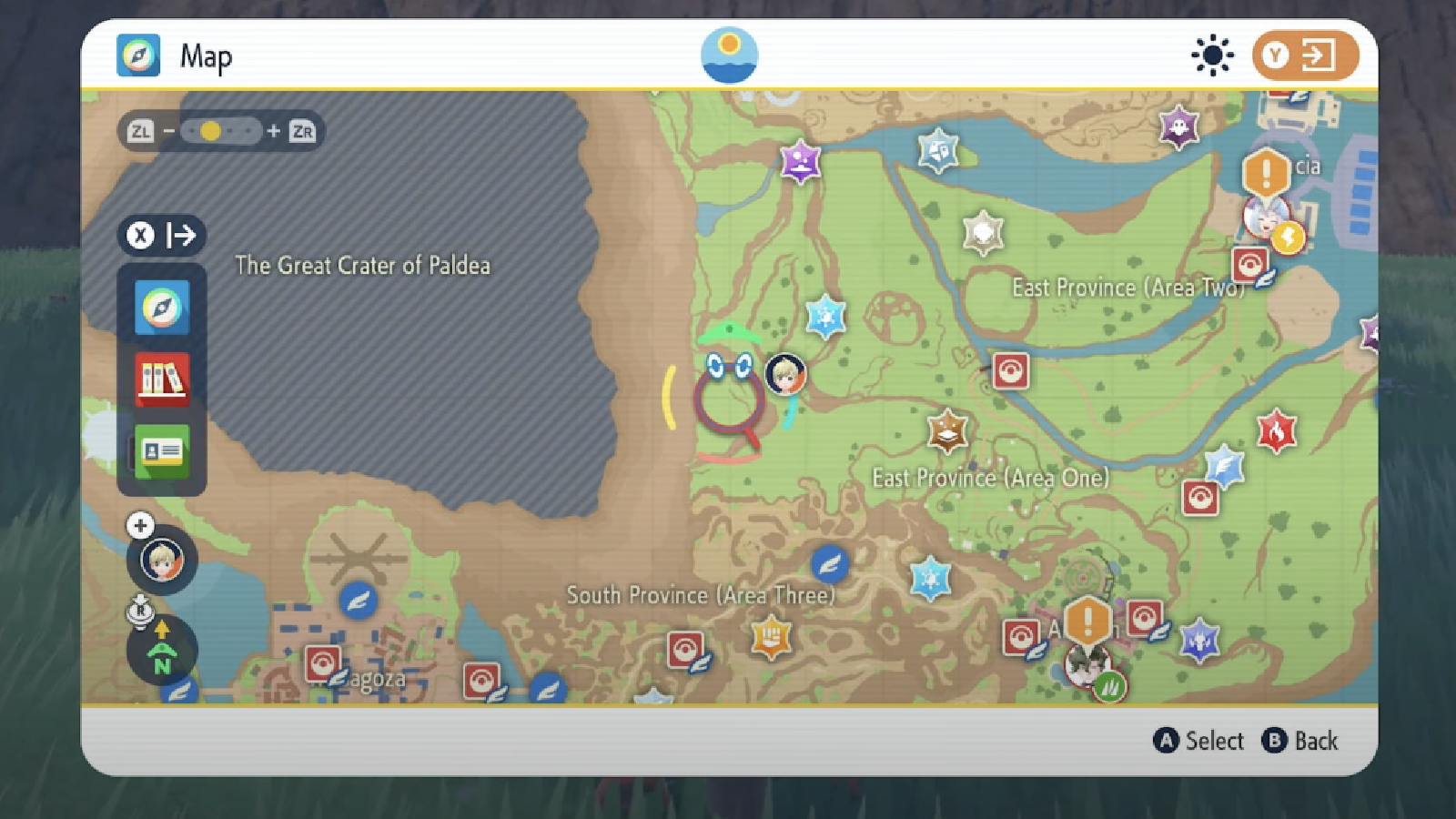Click the Map app icon beside the title
This screenshot has height=819, width=1456.
(138, 56)
